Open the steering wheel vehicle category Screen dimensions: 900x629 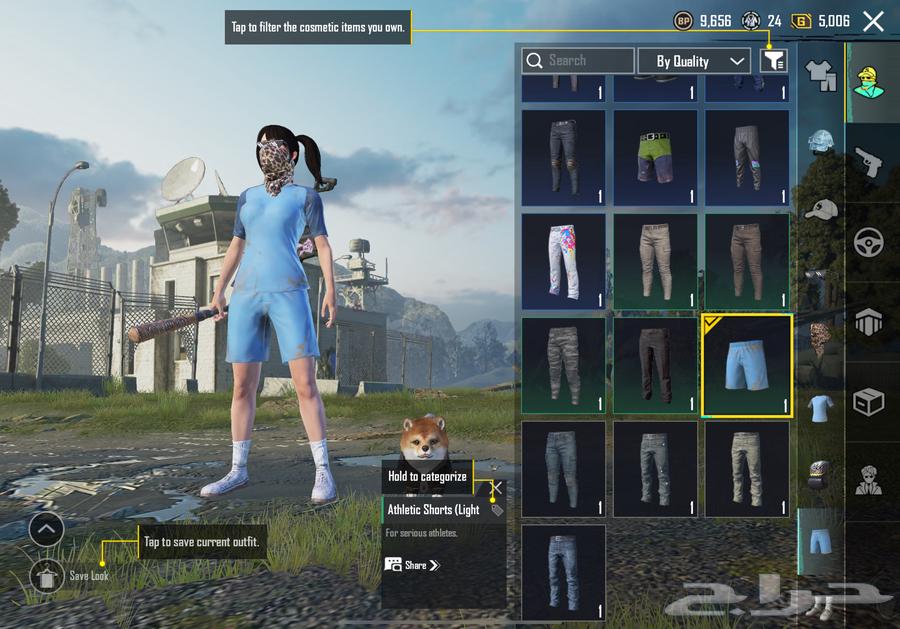[868, 242]
